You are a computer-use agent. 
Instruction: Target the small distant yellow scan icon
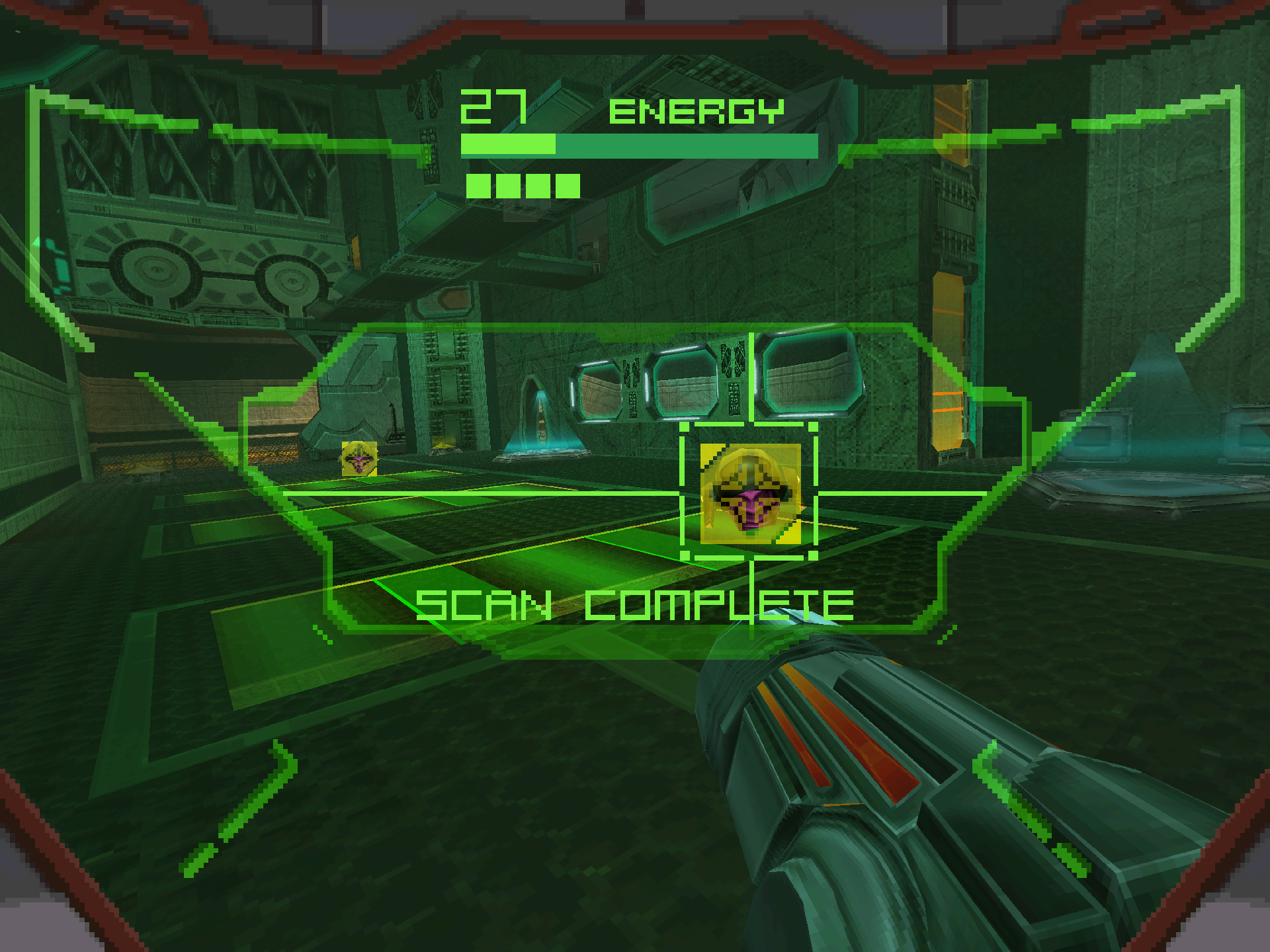click(359, 458)
